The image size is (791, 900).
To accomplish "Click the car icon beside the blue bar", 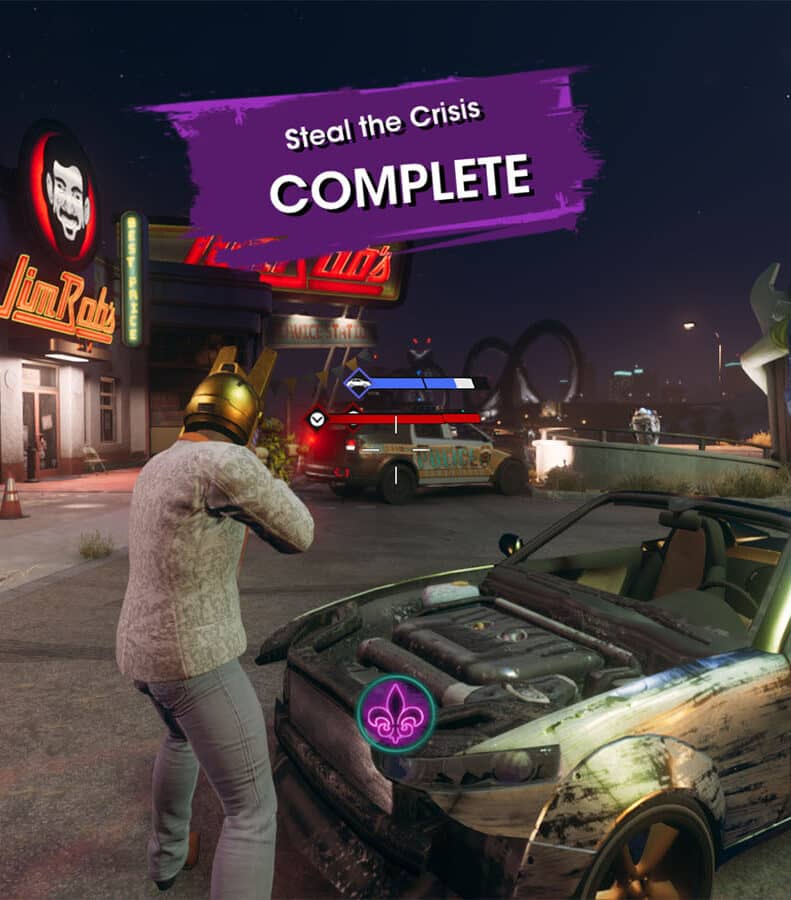I will tap(357, 383).
